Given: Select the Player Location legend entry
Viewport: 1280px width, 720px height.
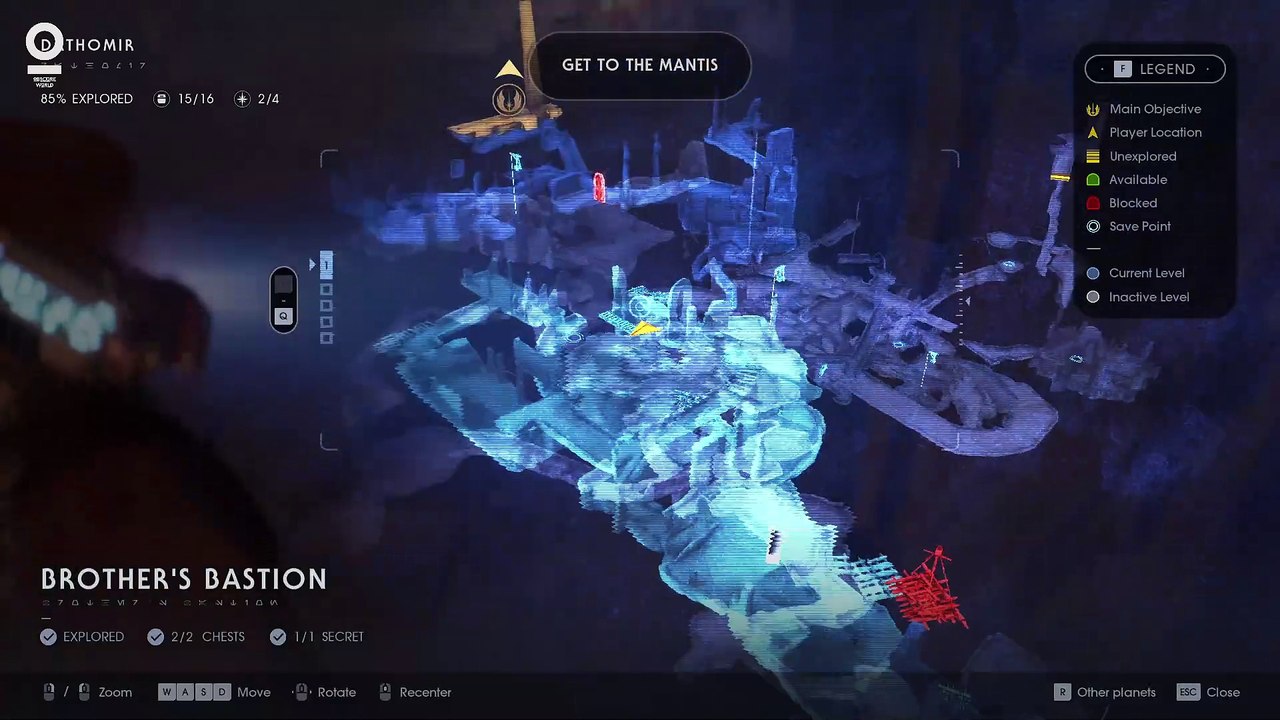Looking at the screenshot, I should coord(1154,132).
